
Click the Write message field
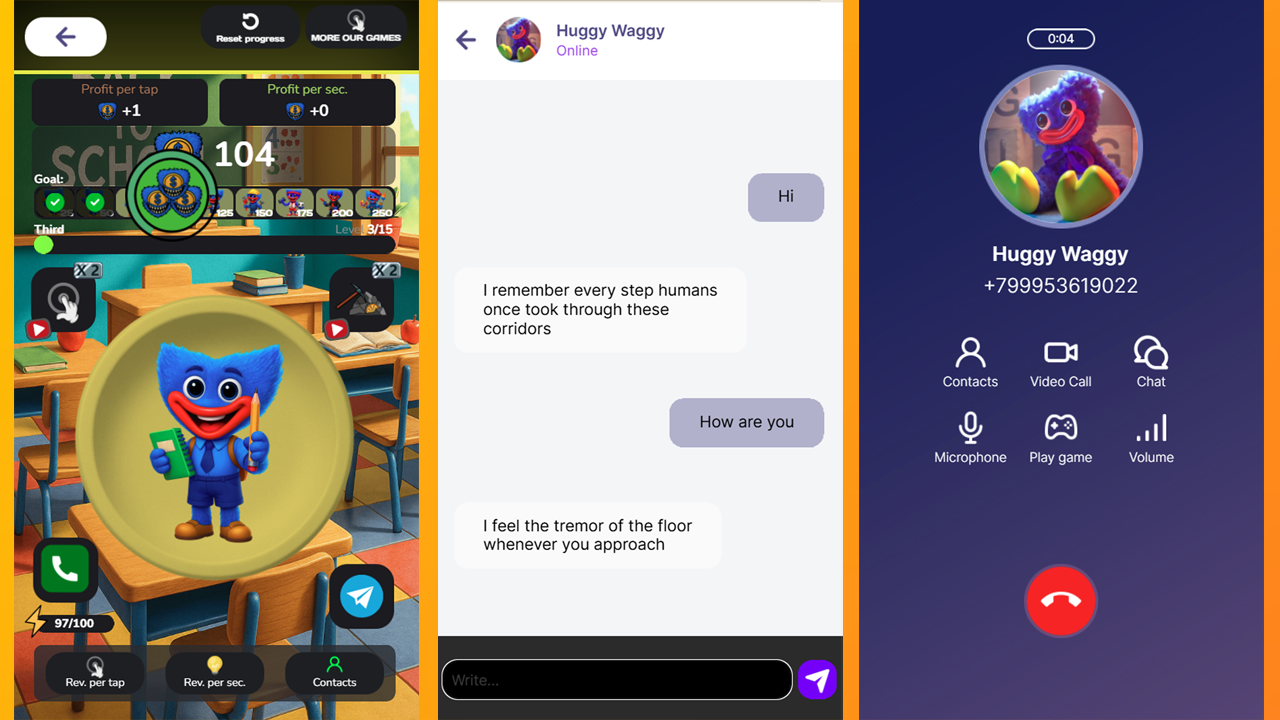[x=615, y=679]
